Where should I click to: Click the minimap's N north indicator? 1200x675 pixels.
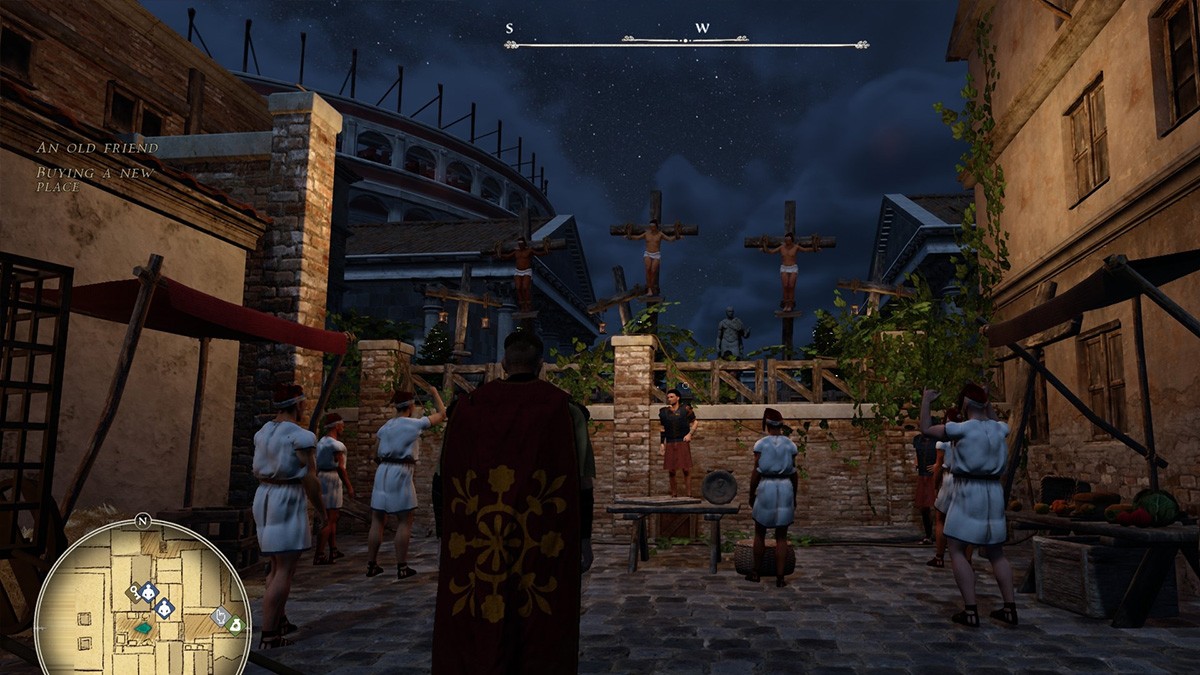pos(142,520)
